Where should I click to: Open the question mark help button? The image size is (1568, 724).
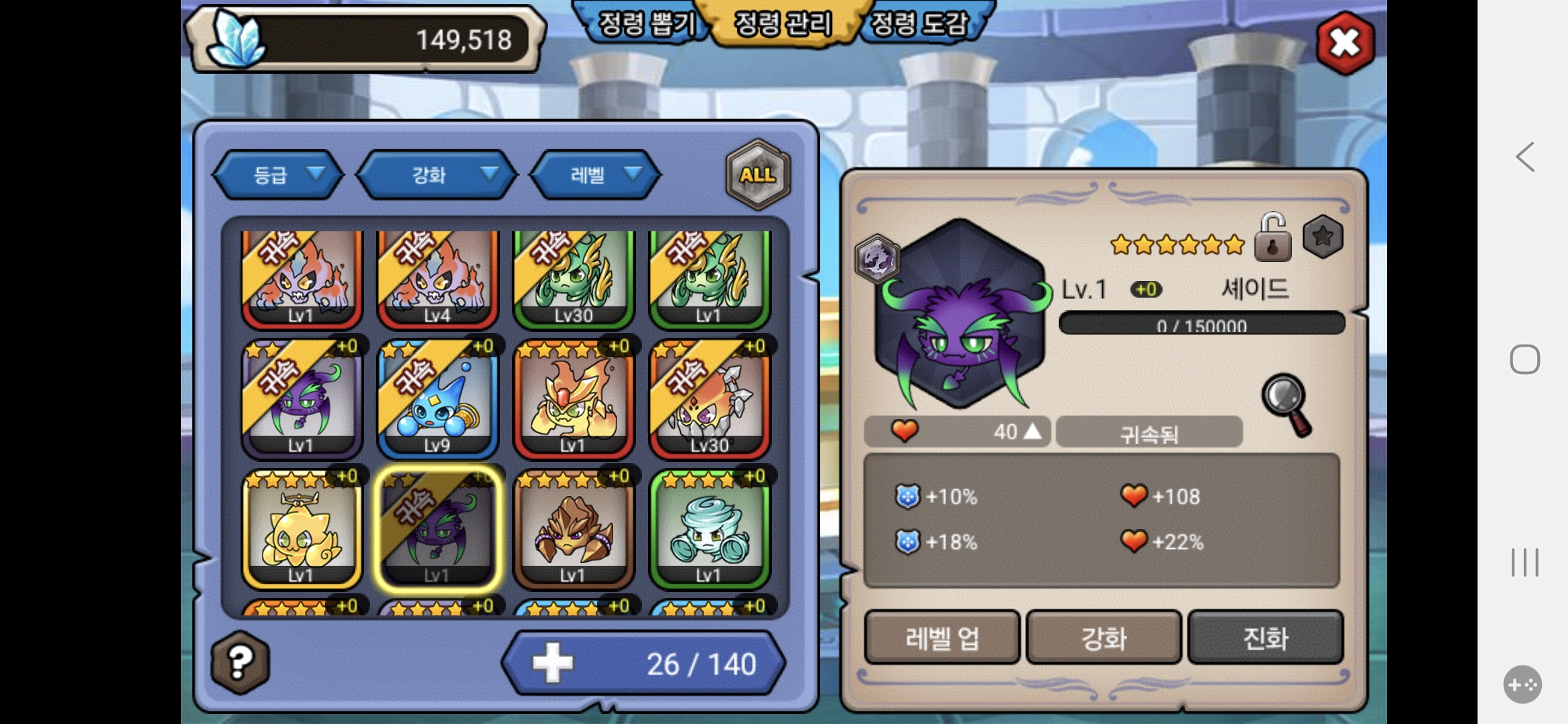pos(240,662)
